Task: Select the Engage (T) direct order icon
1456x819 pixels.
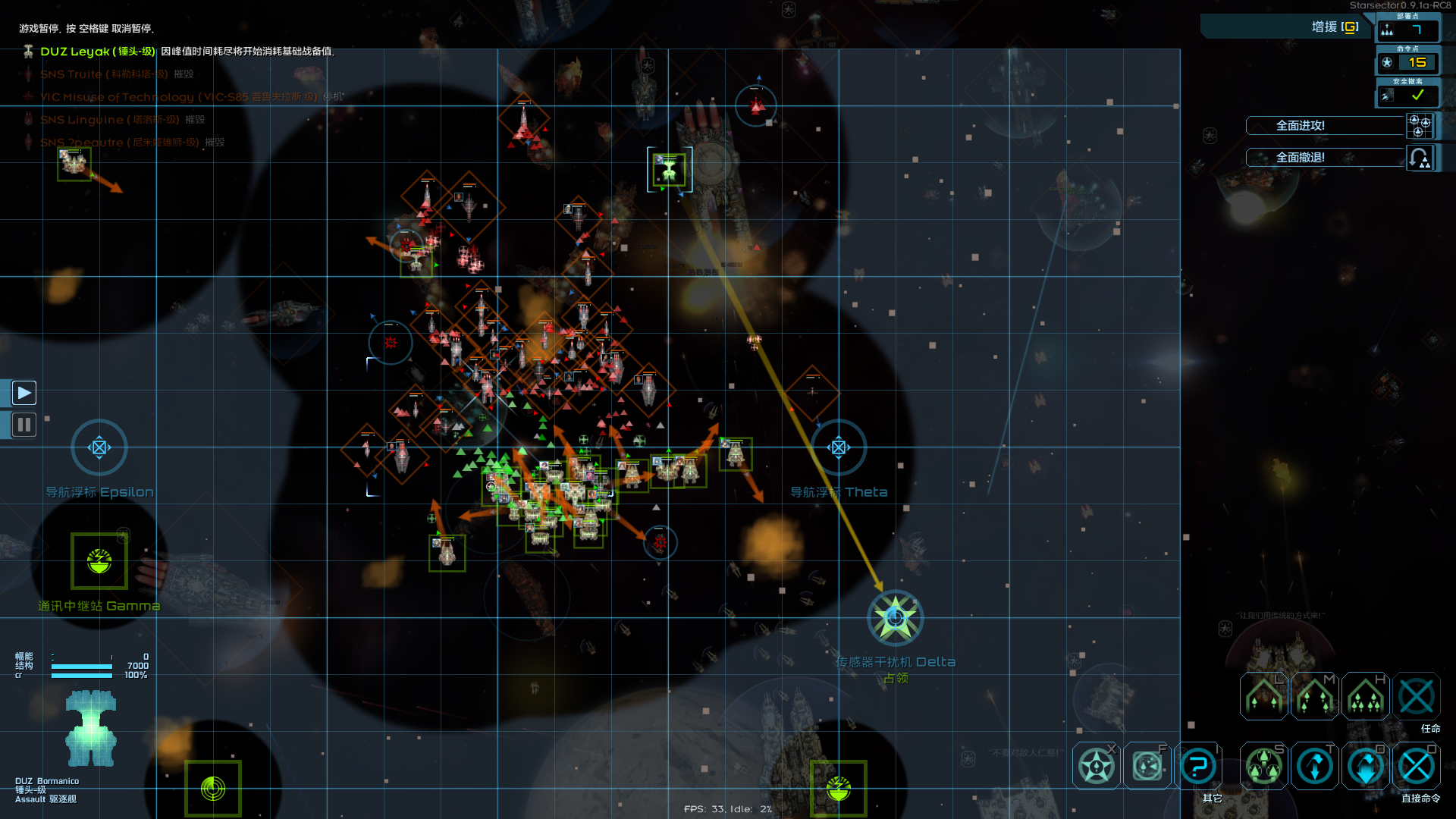Action: pyautogui.click(x=1314, y=766)
